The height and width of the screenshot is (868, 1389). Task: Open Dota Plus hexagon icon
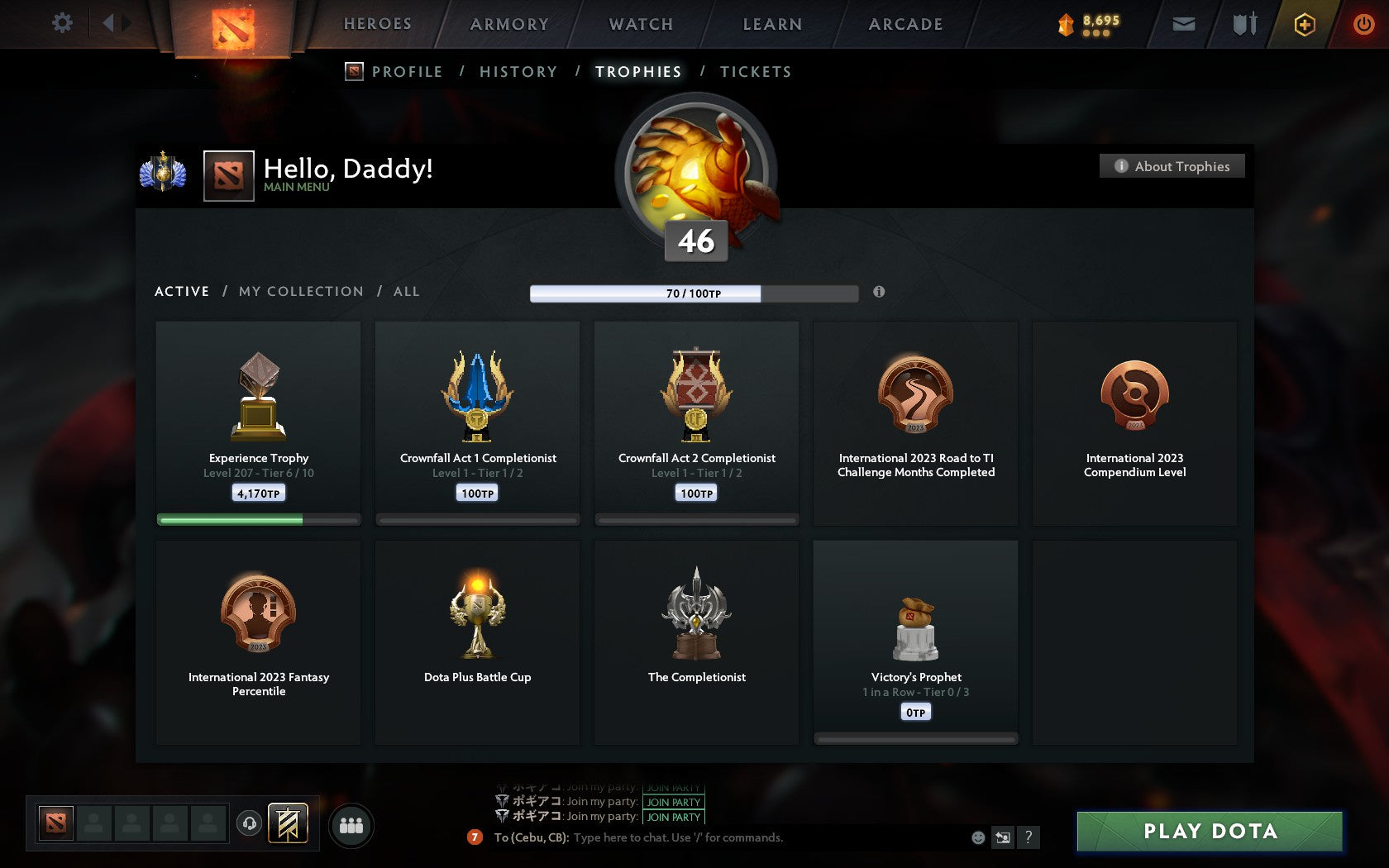[1304, 24]
